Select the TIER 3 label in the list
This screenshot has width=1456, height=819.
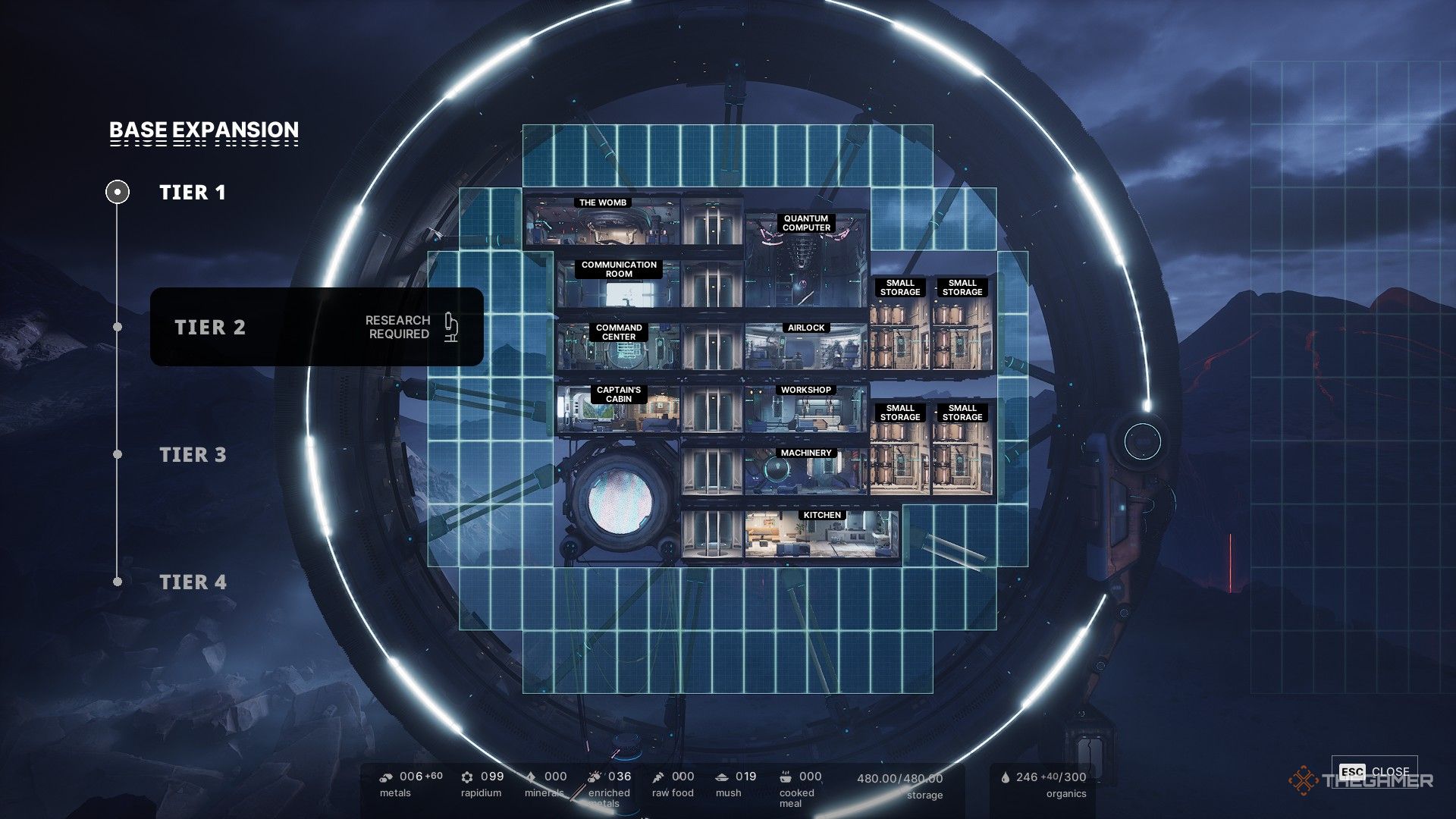tap(193, 453)
